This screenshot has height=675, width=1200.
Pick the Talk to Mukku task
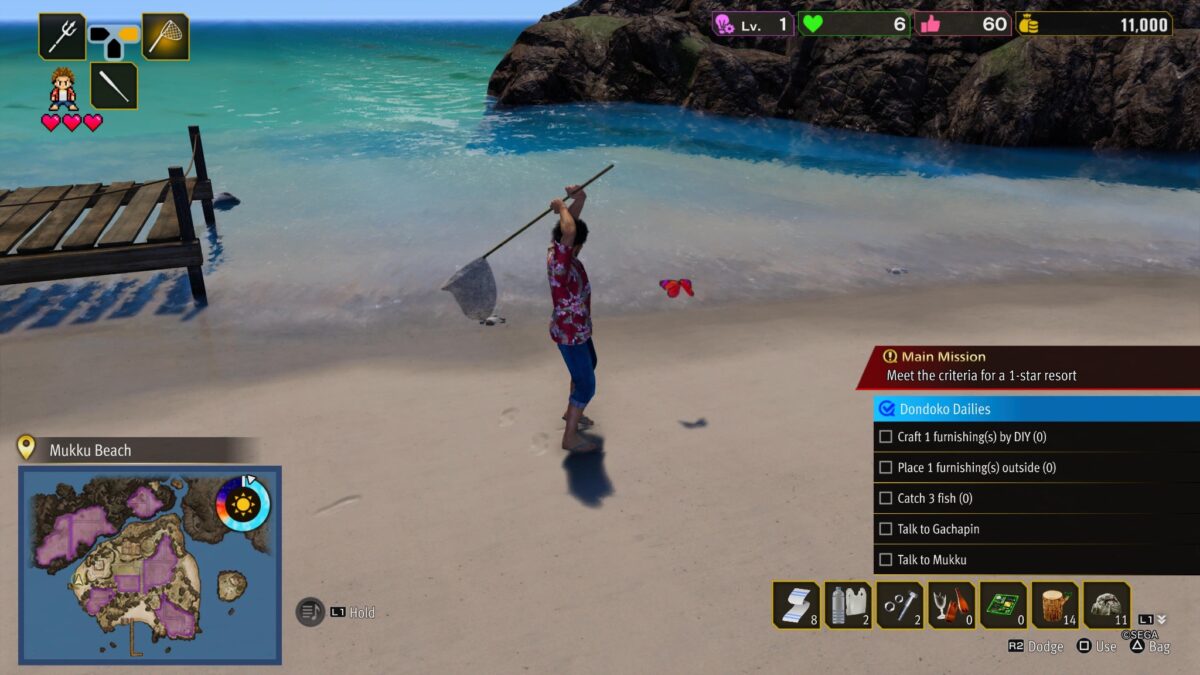click(x=885, y=560)
